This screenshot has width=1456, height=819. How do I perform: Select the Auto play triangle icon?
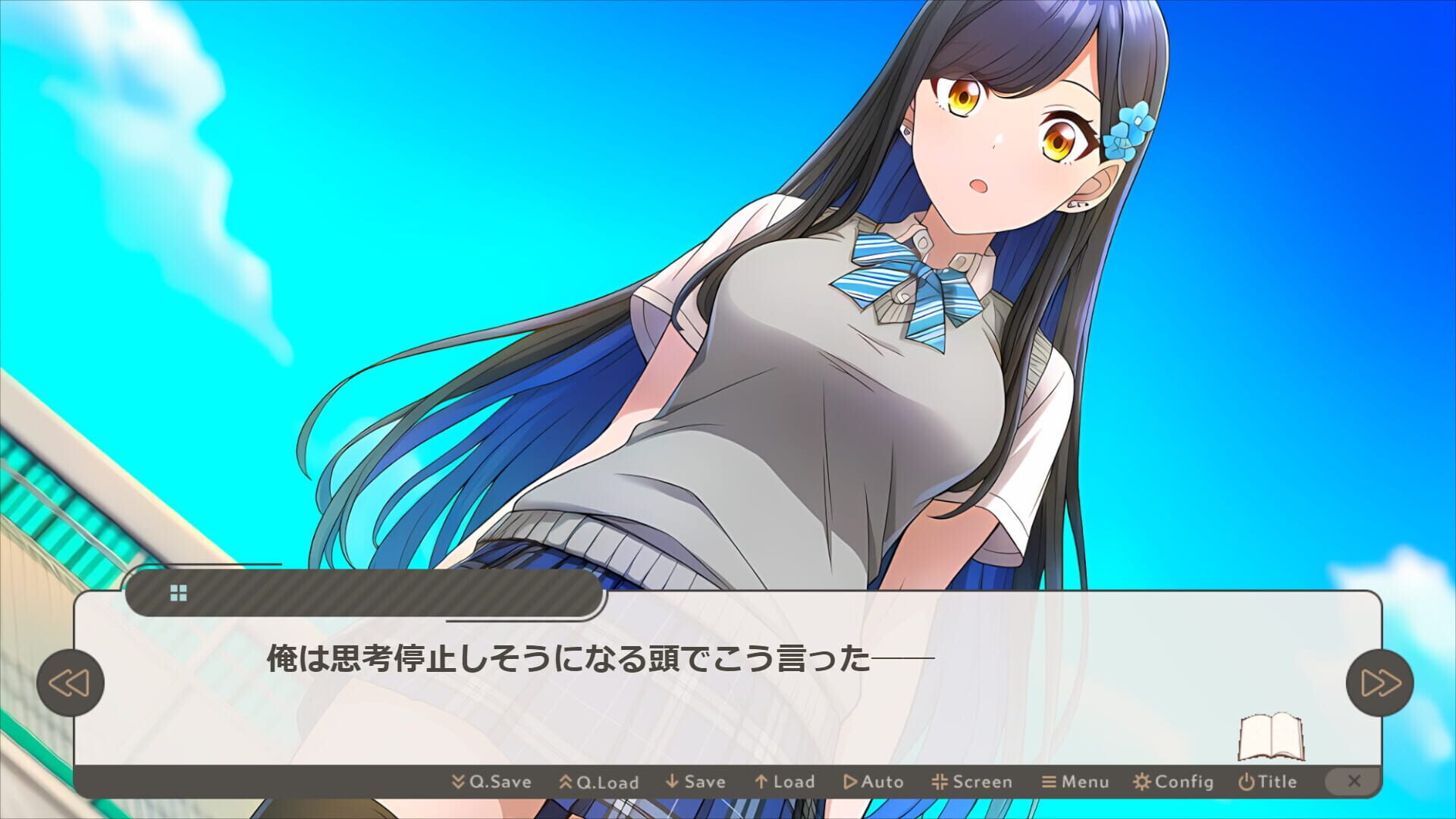[x=850, y=781]
